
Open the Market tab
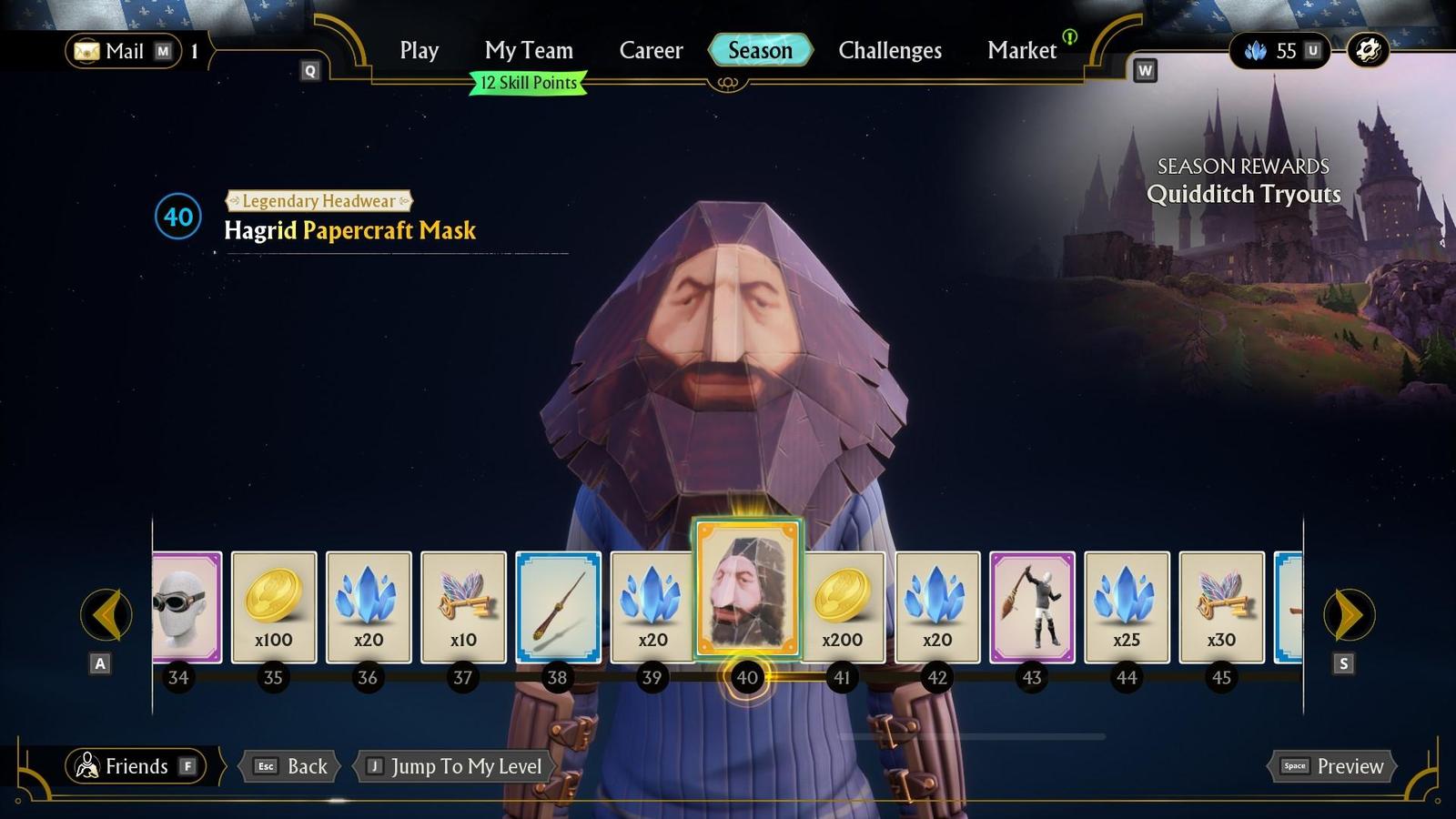[1021, 50]
